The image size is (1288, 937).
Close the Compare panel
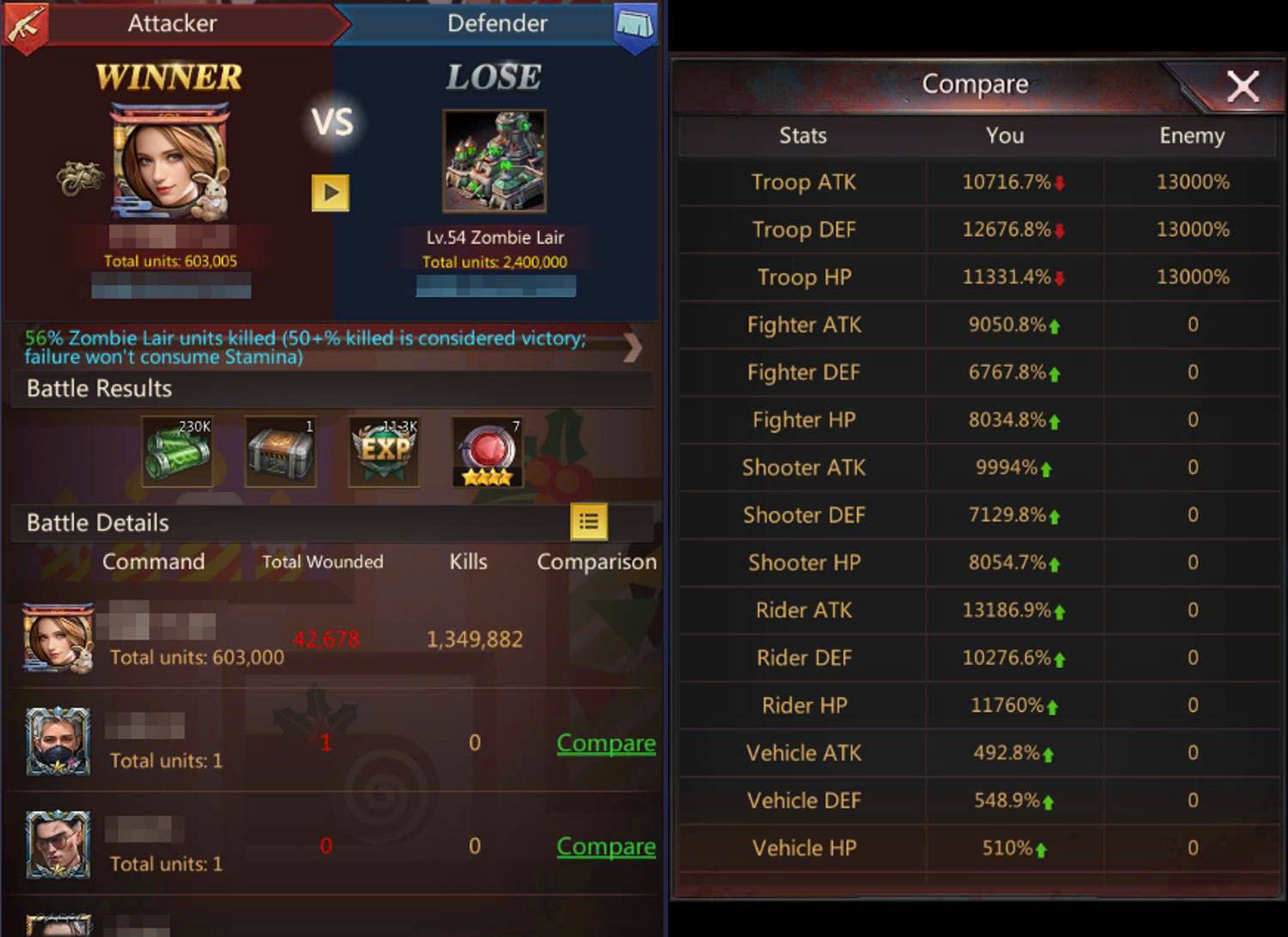click(x=1242, y=86)
